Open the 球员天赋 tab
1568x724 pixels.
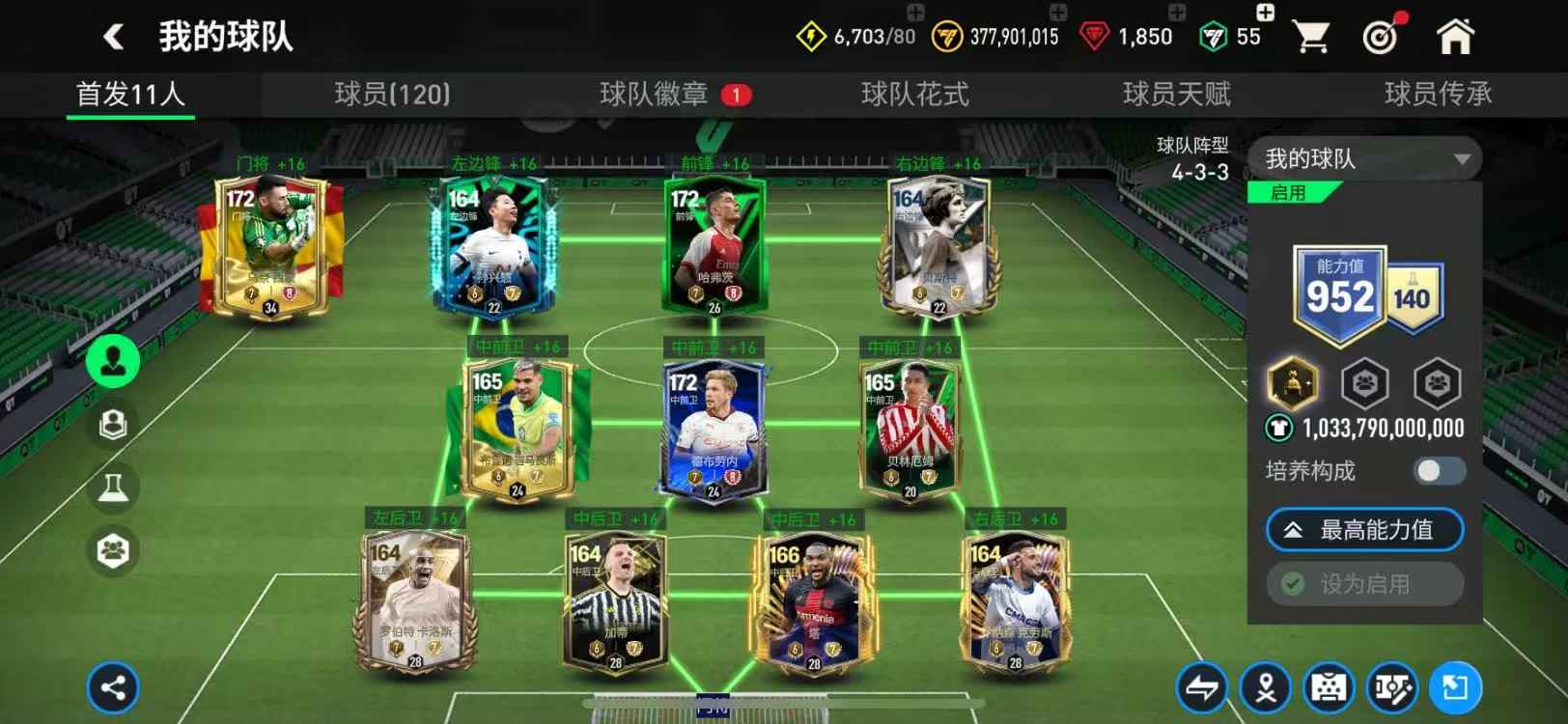click(1176, 94)
